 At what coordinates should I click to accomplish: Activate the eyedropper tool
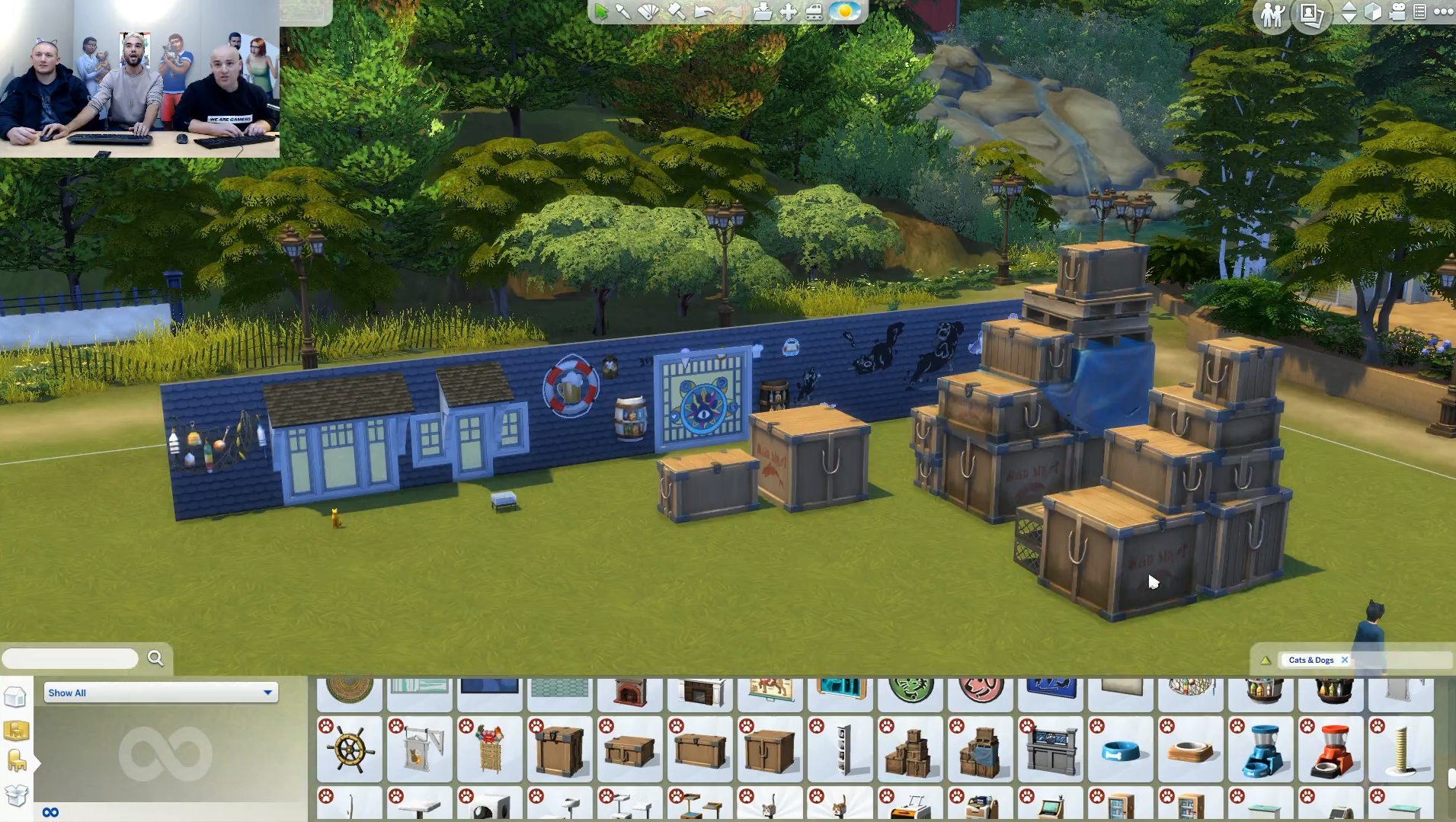[x=623, y=11]
